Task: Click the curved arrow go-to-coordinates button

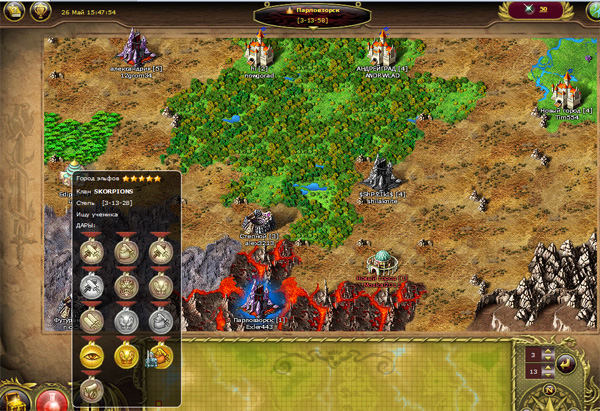Action: tap(564, 362)
